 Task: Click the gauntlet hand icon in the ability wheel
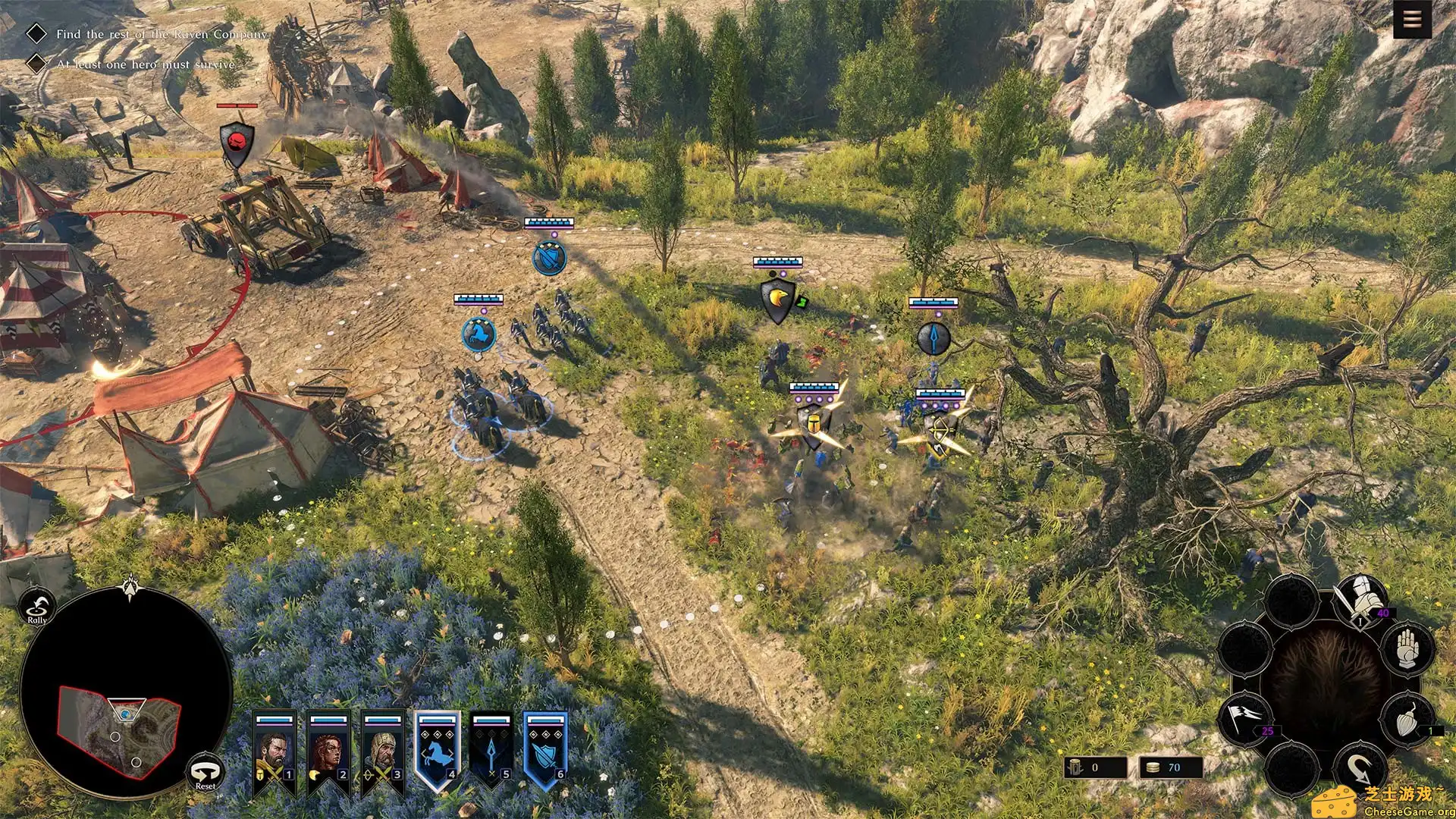tap(1407, 650)
